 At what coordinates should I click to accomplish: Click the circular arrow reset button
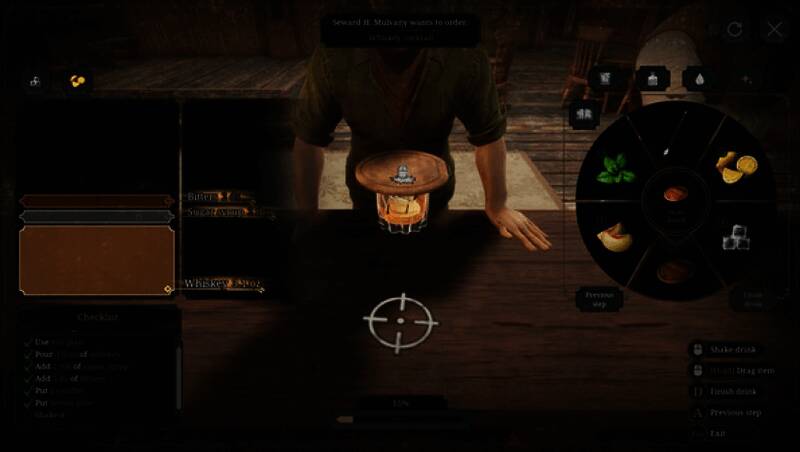pyautogui.click(x=735, y=29)
